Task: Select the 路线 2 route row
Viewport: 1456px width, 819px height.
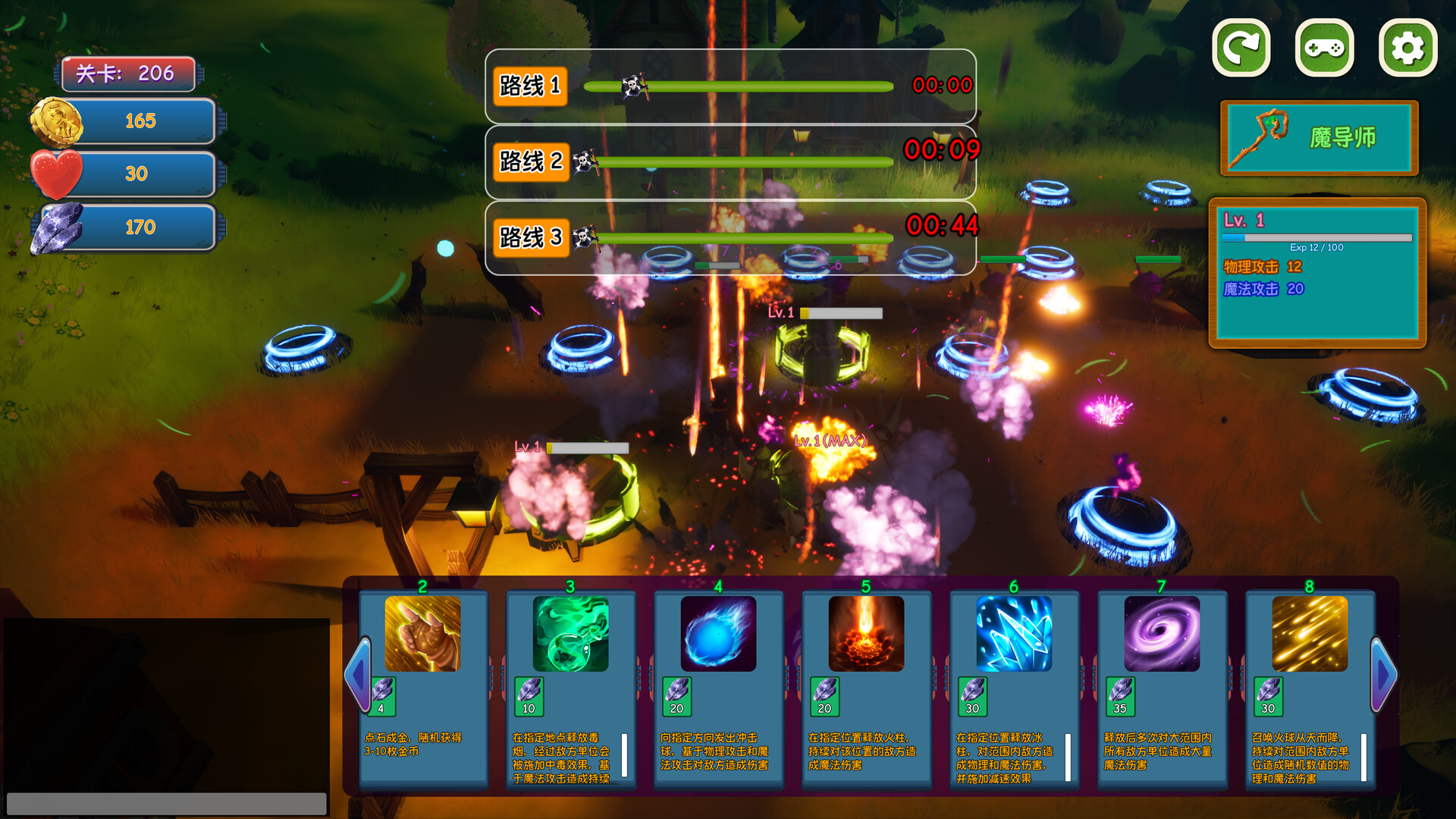Action: (730, 162)
